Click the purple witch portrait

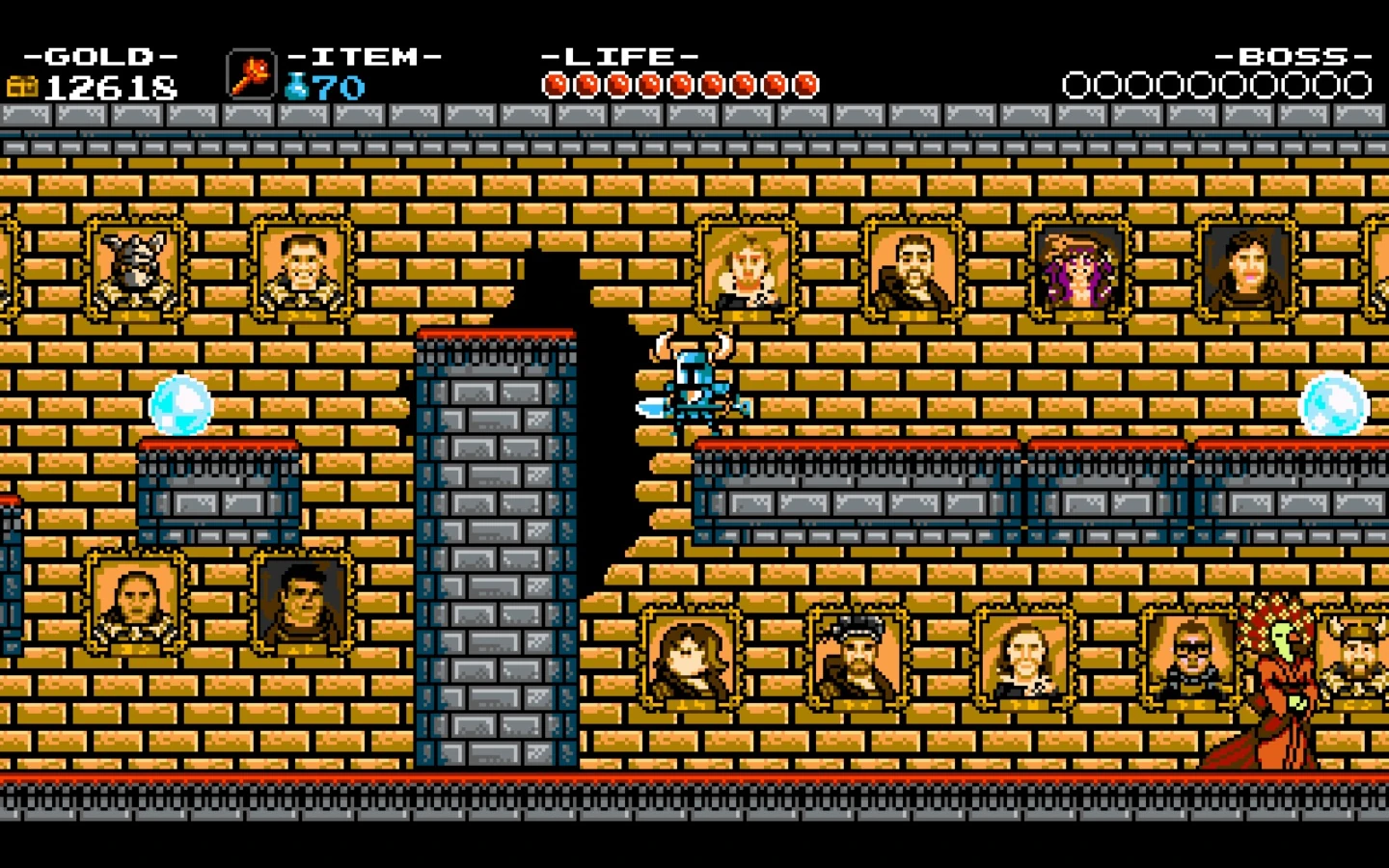[1080, 270]
